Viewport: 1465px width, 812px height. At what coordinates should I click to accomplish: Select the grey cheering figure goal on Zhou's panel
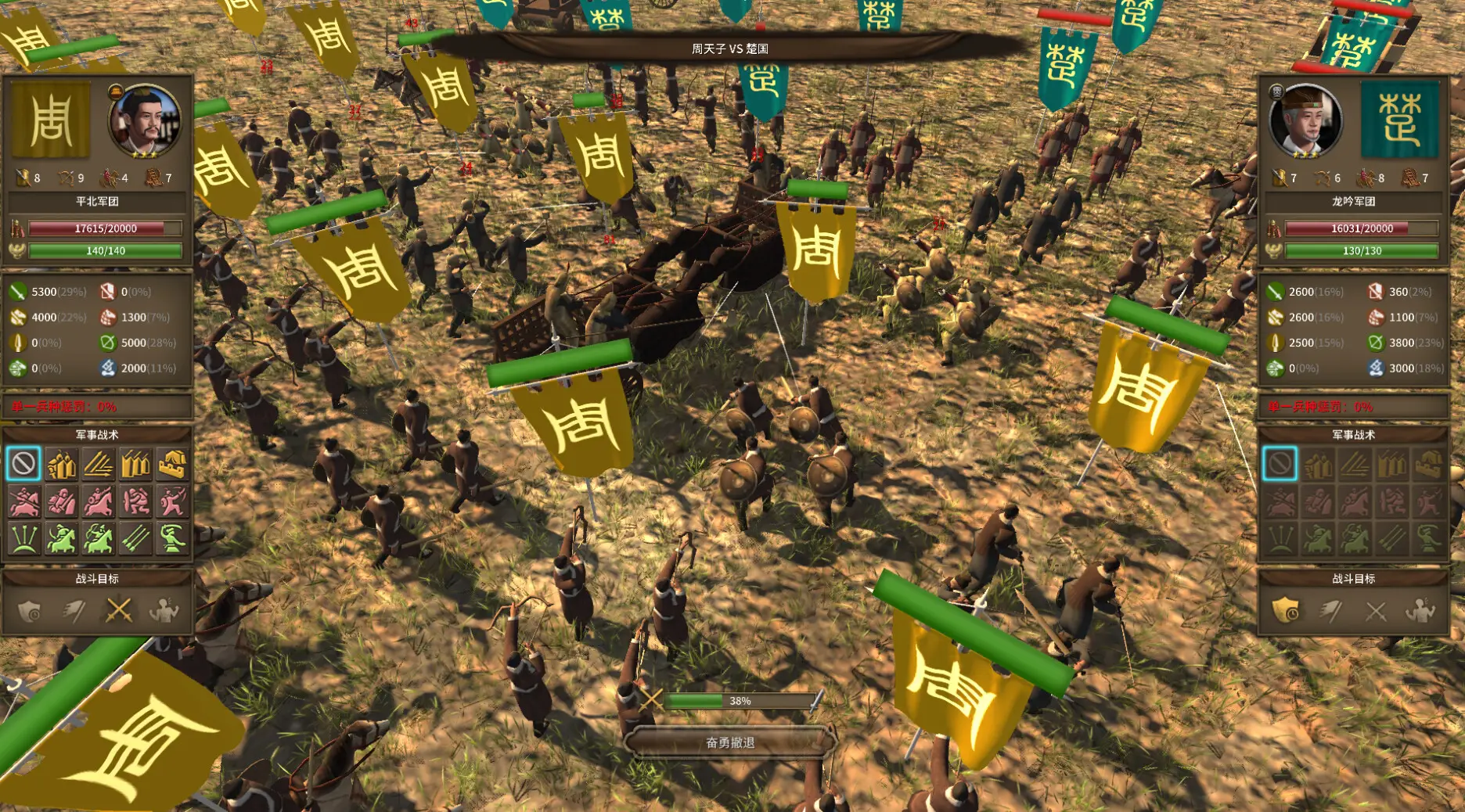coord(164,610)
